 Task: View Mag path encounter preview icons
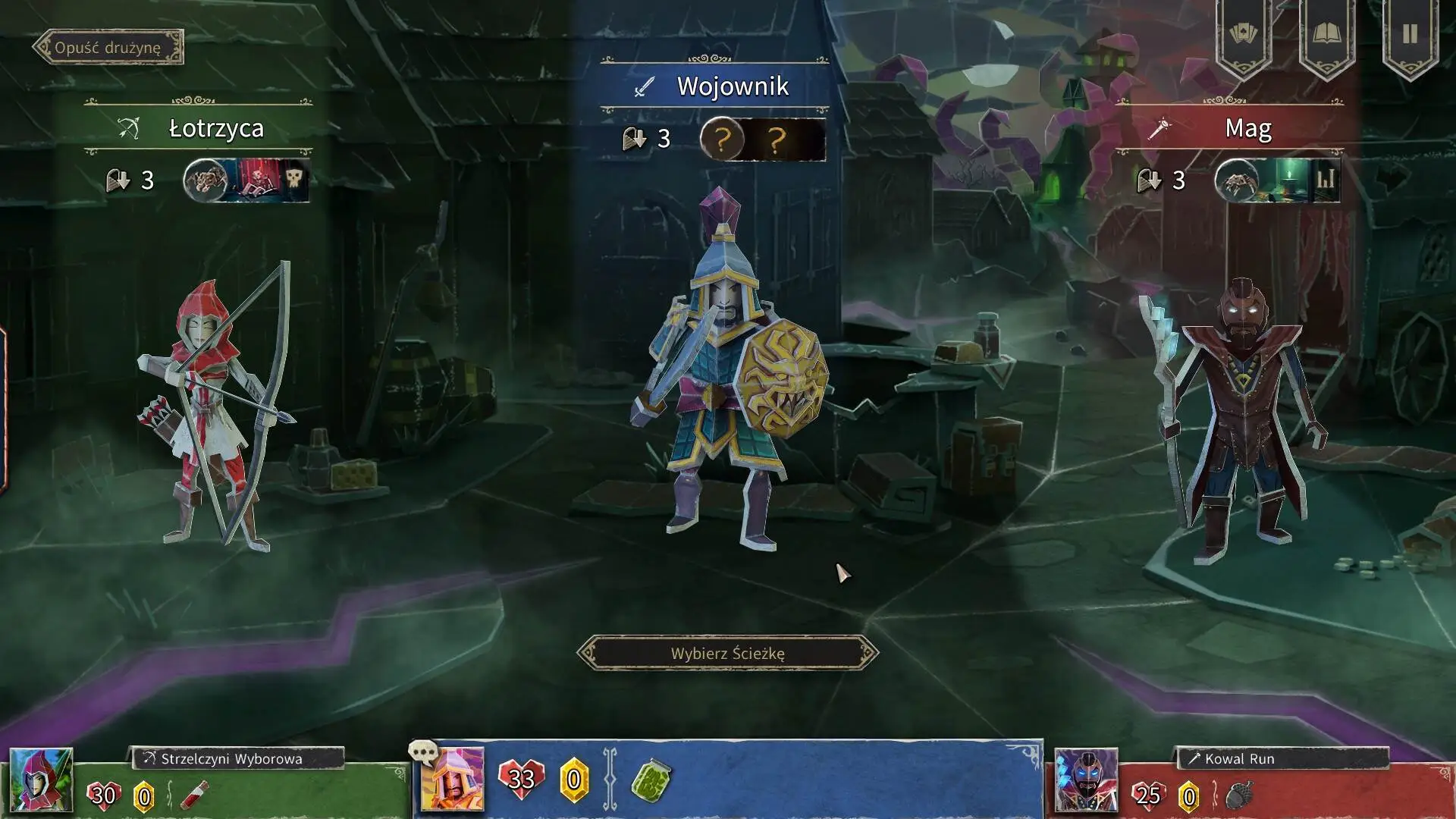coord(1277,180)
